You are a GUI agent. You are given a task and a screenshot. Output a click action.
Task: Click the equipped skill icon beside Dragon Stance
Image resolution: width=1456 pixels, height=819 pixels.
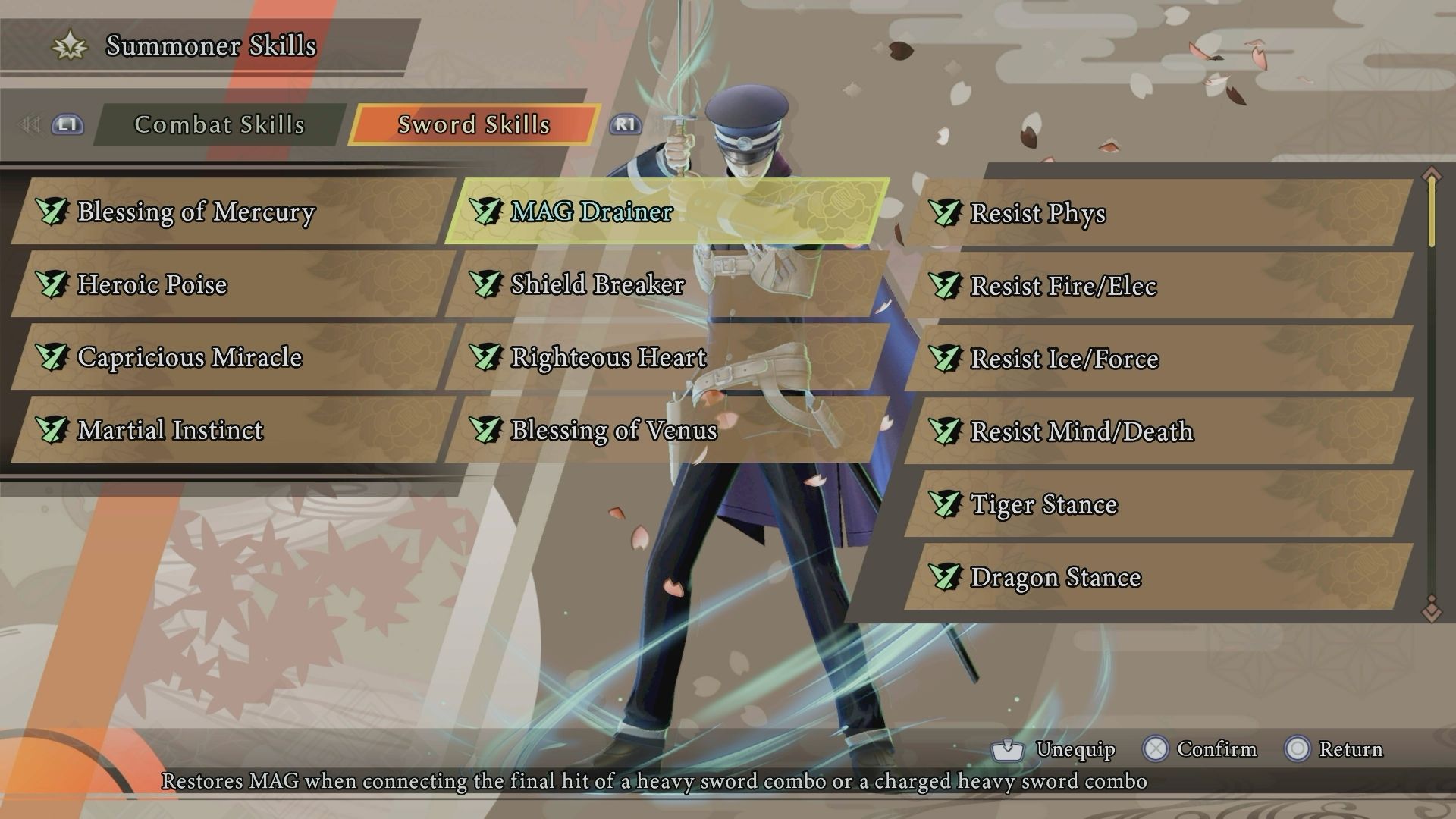point(945,577)
